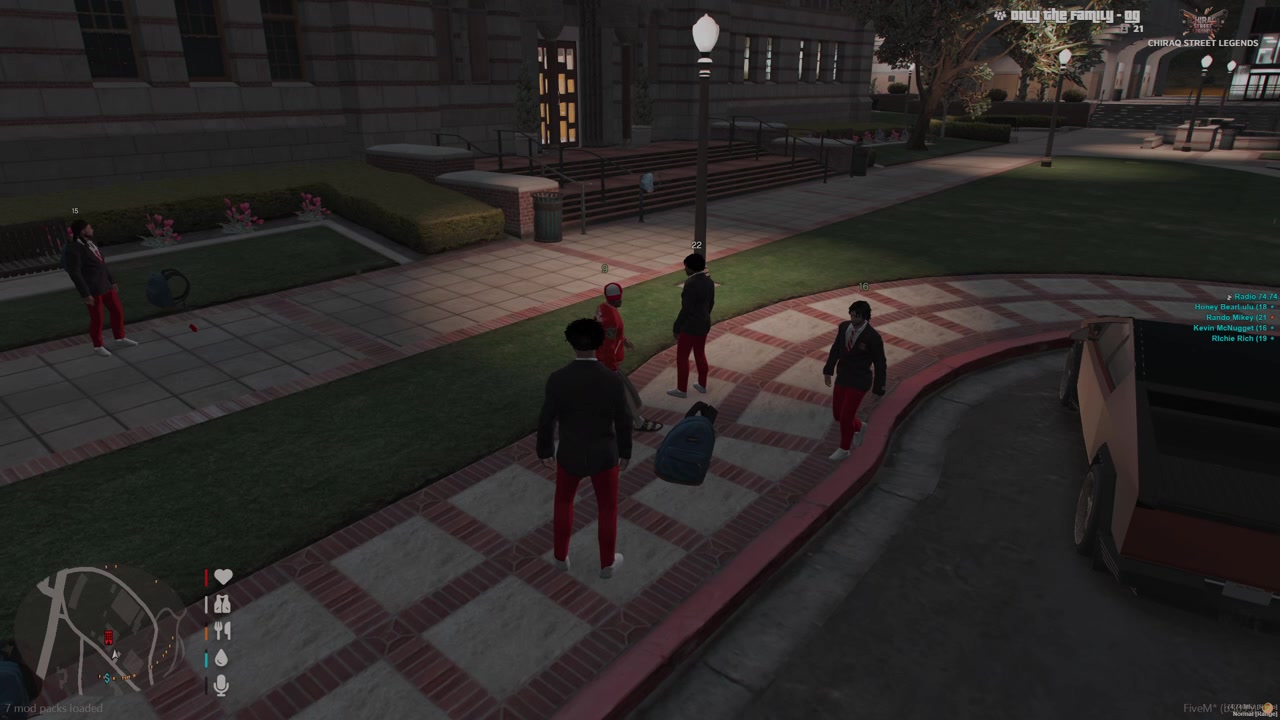Select the armor vest icon
Screen dimensions: 1280x720
point(223,604)
